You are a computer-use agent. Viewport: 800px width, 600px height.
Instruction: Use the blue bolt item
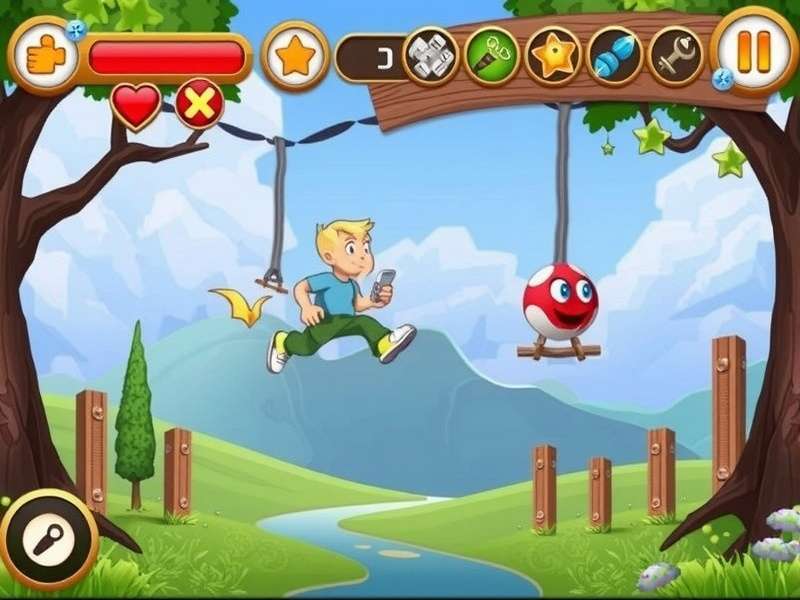coord(614,56)
